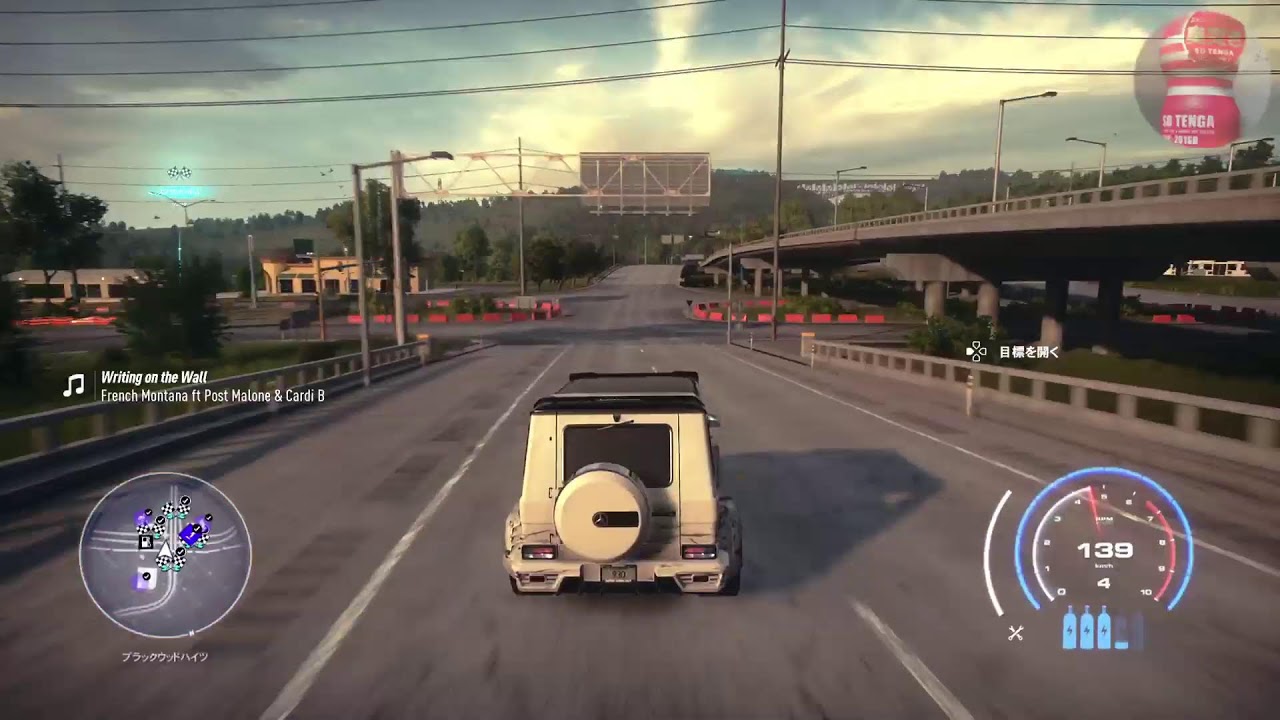Select the white player arrow on minimap

click(164, 548)
